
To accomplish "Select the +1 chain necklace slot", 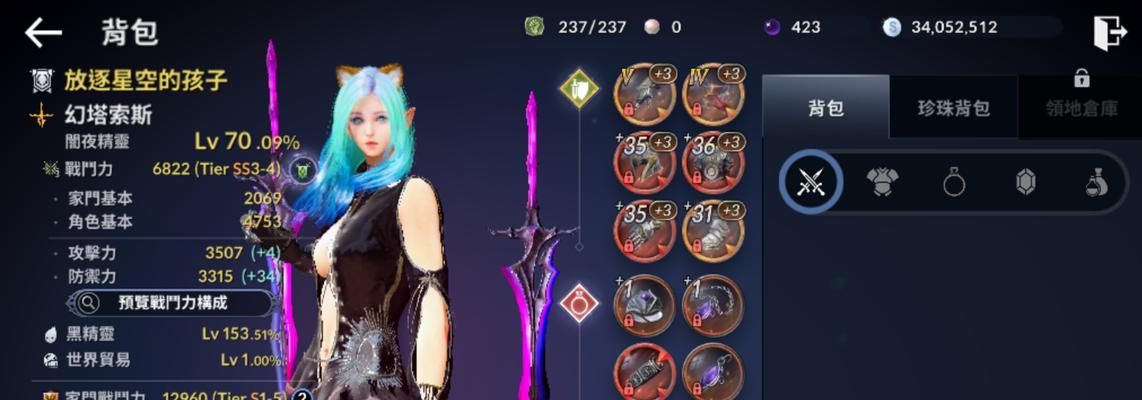I will pos(711,305).
